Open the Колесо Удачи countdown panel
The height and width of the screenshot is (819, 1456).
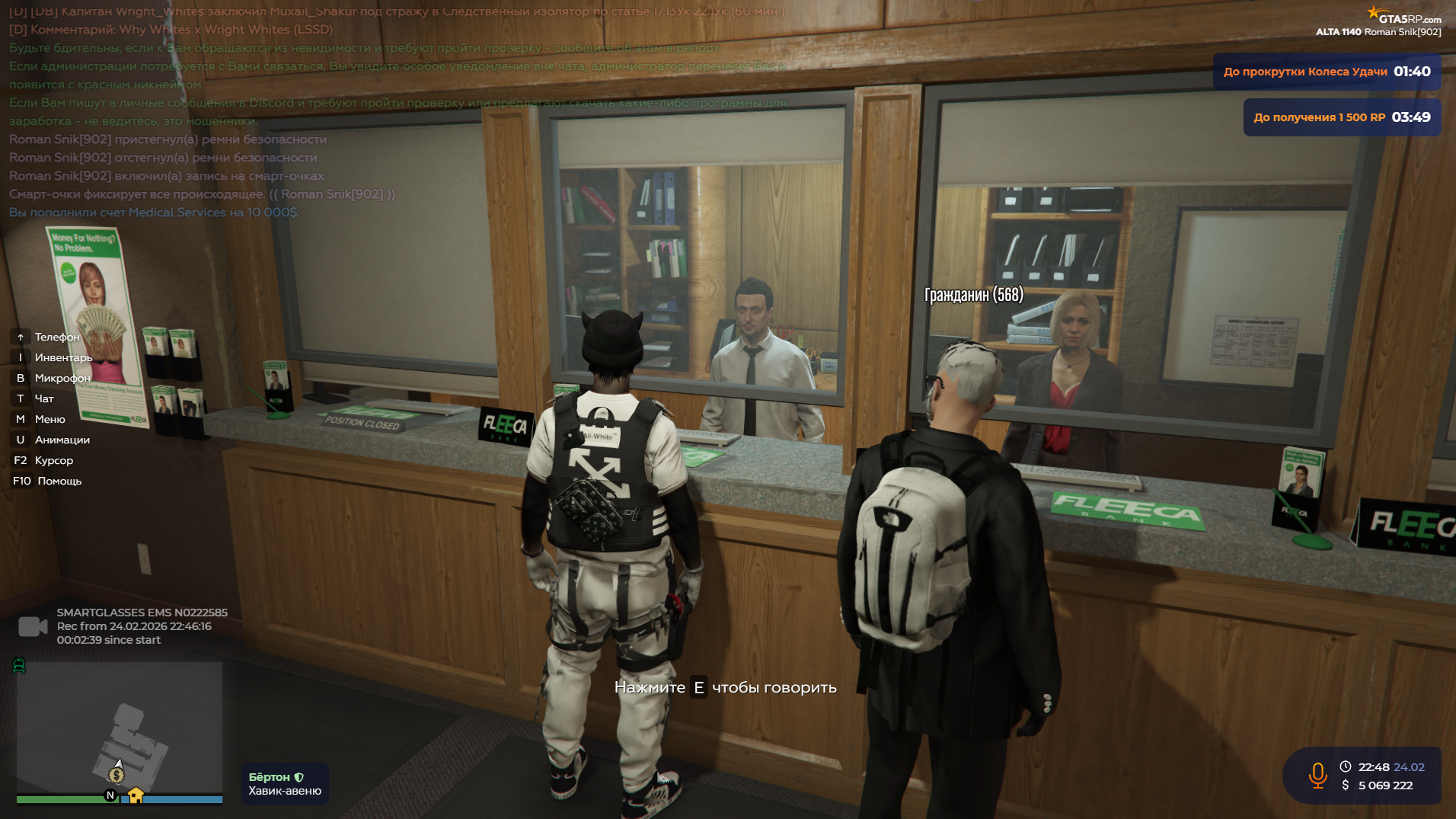point(1326,72)
